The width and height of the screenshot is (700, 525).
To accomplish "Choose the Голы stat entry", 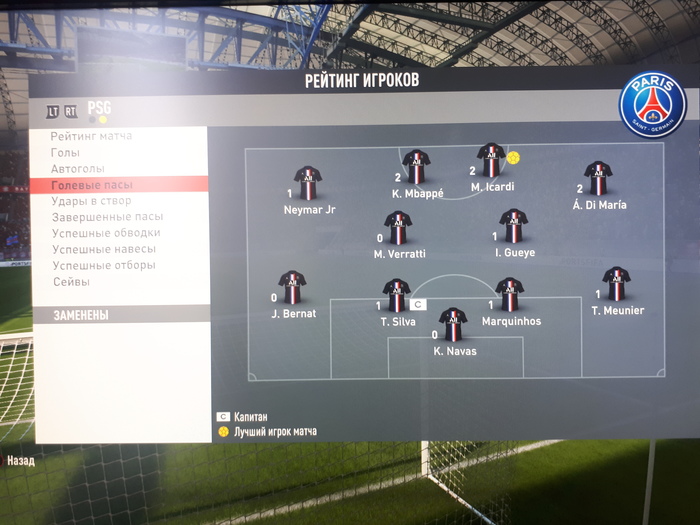I will pyautogui.click(x=66, y=152).
